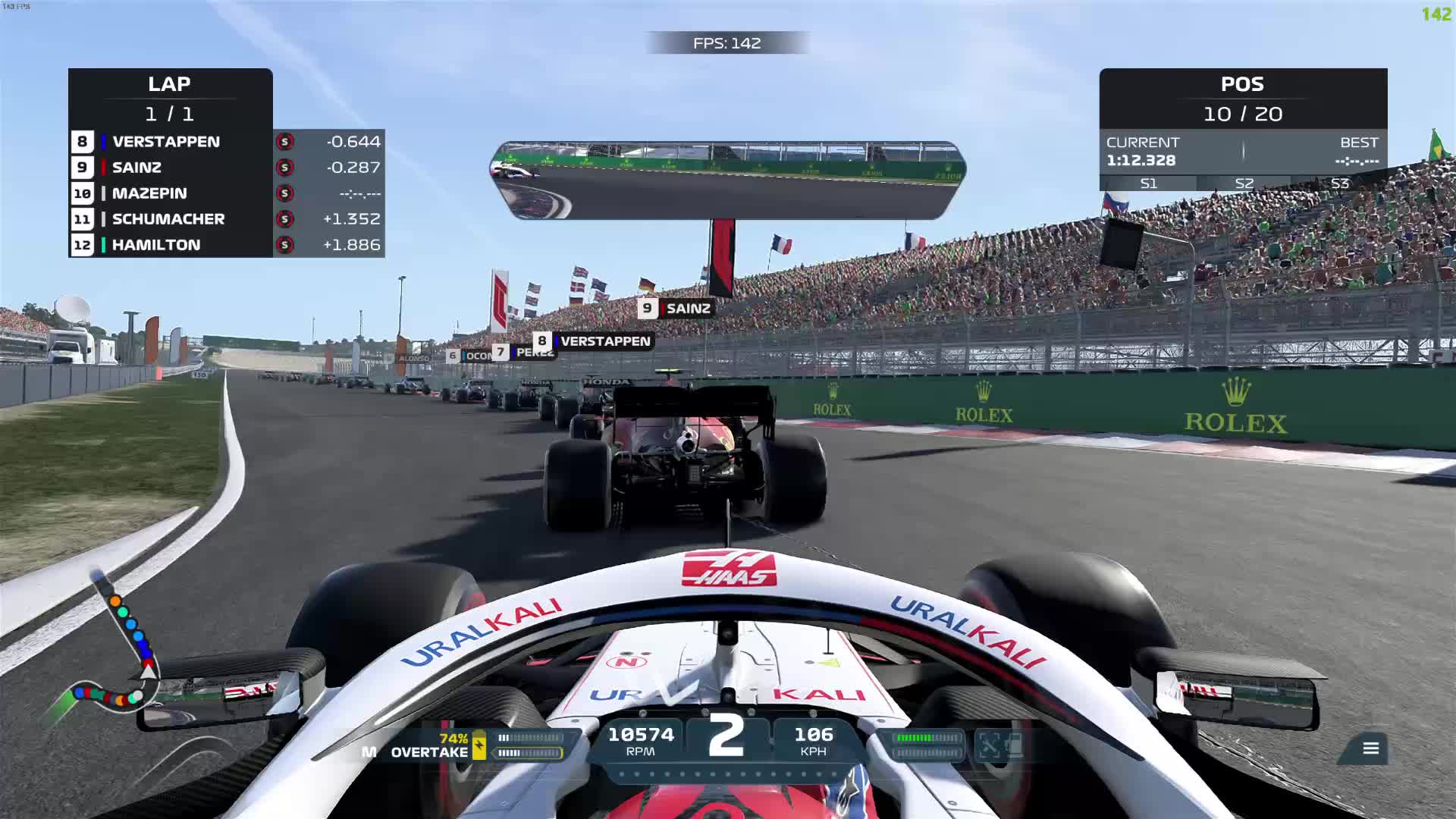Click the virtual rear-view mirror
Screen dimensions: 1456x819
coord(727,180)
